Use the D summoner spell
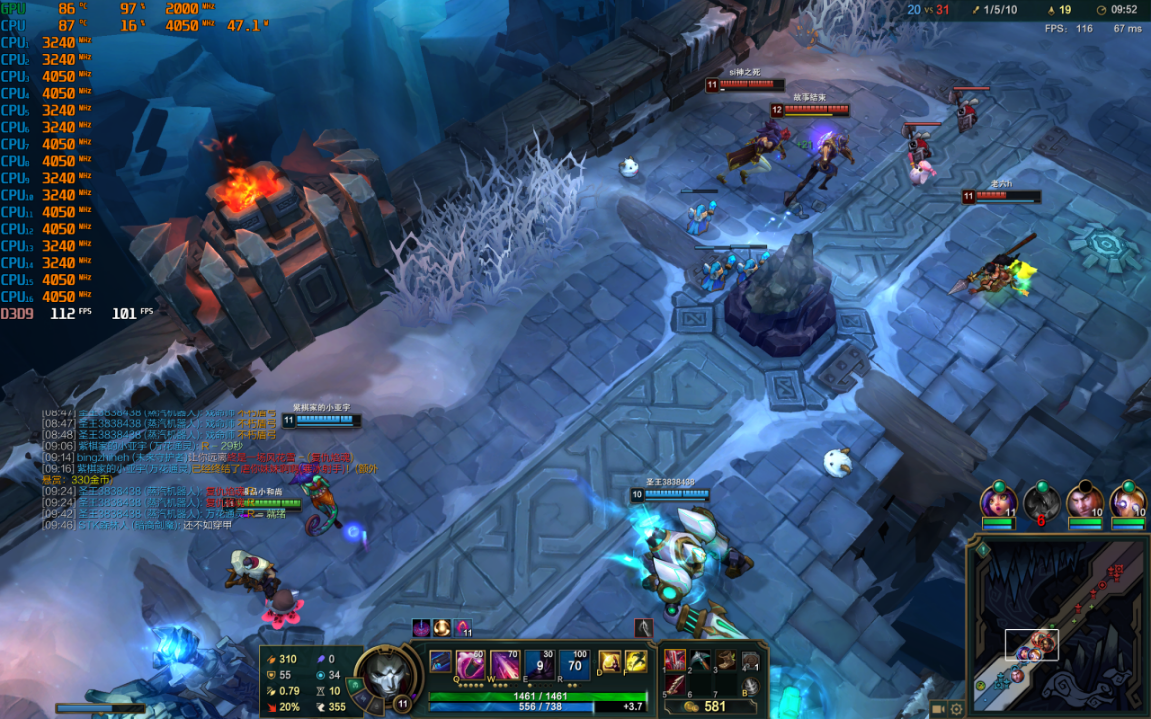The width and height of the screenshot is (1151, 719). pos(609,662)
